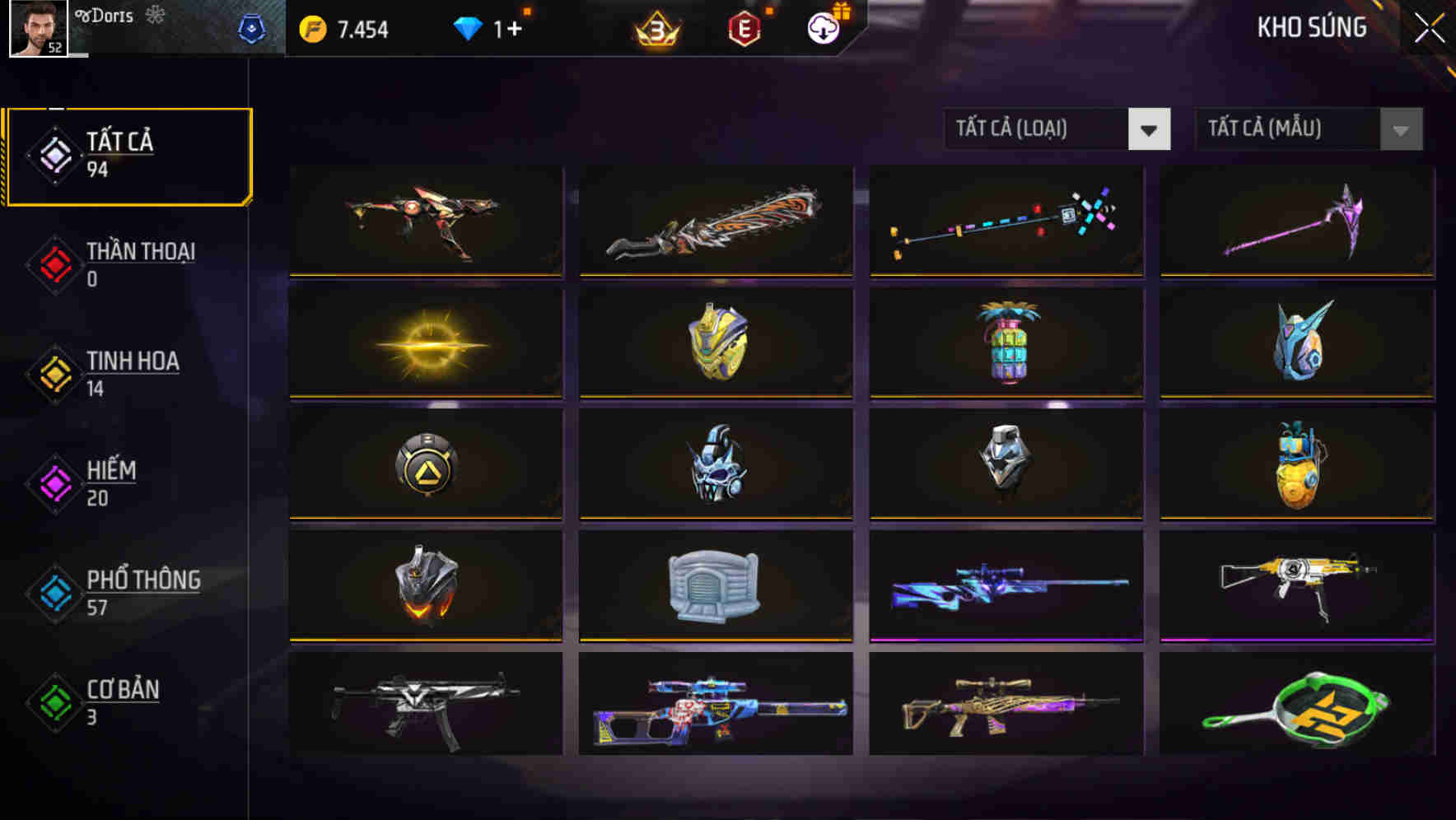
Task: Expand the TẤT CẢ (MẪU) dropdown
Action: click(x=1308, y=129)
